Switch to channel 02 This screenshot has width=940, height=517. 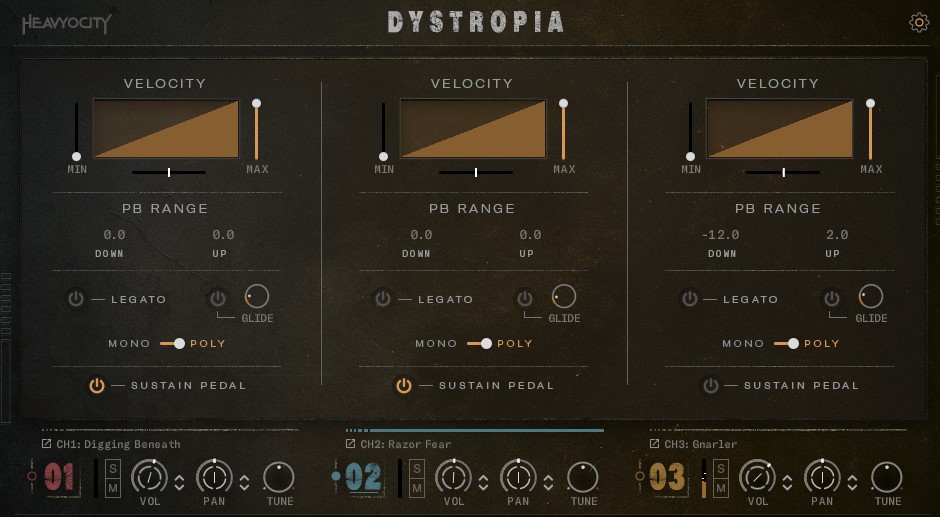coord(363,477)
